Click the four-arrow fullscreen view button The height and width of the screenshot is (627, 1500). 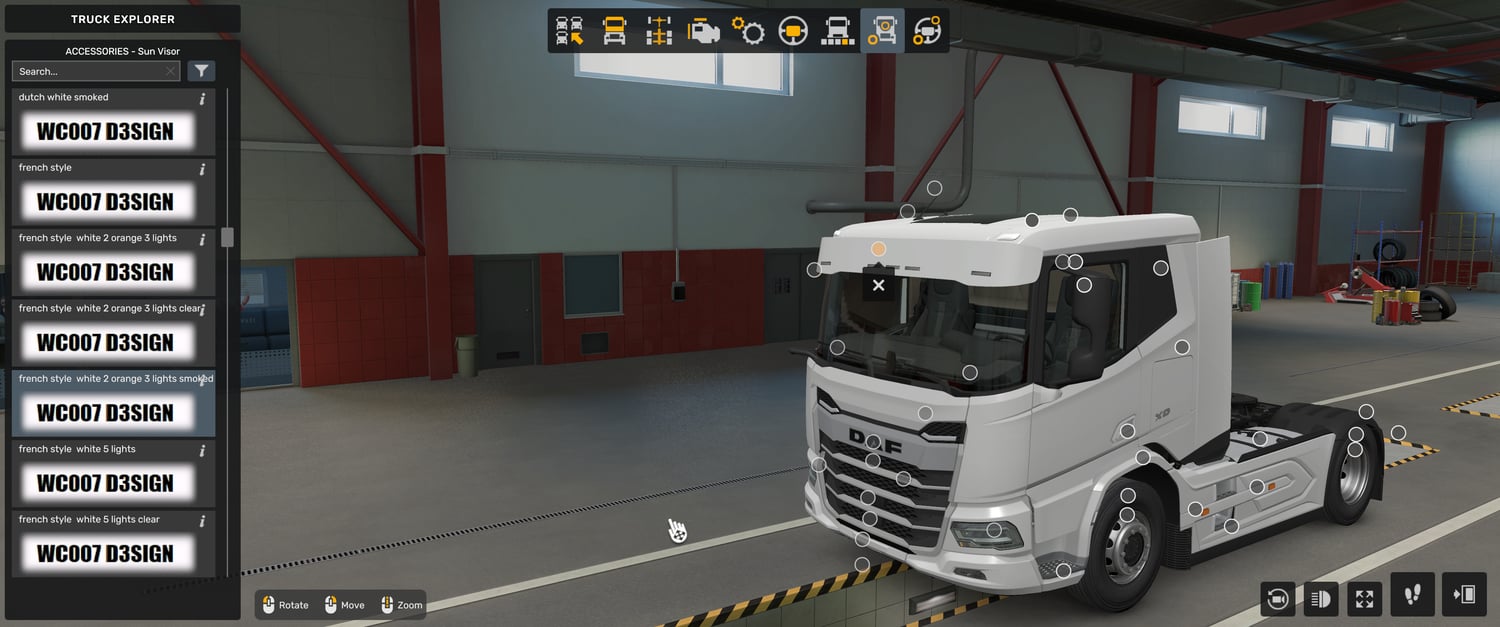pos(1365,599)
